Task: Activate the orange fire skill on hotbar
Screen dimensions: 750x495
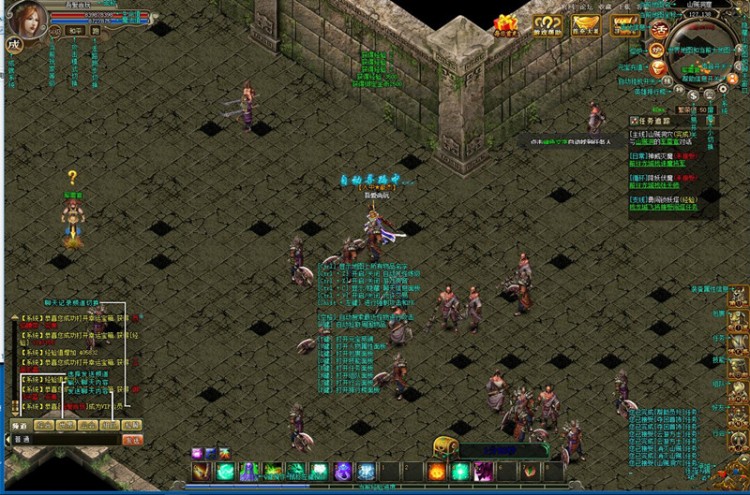Action: (437, 470)
